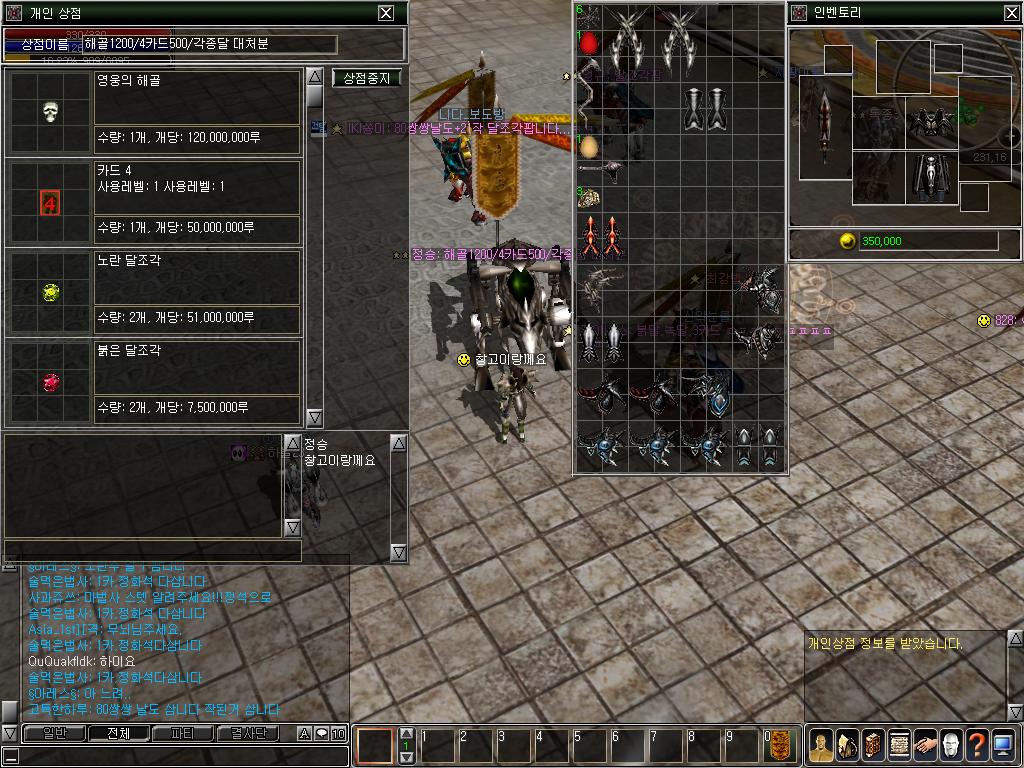
Task: Select the red 카드 4 card item
Action: coord(51,204)
